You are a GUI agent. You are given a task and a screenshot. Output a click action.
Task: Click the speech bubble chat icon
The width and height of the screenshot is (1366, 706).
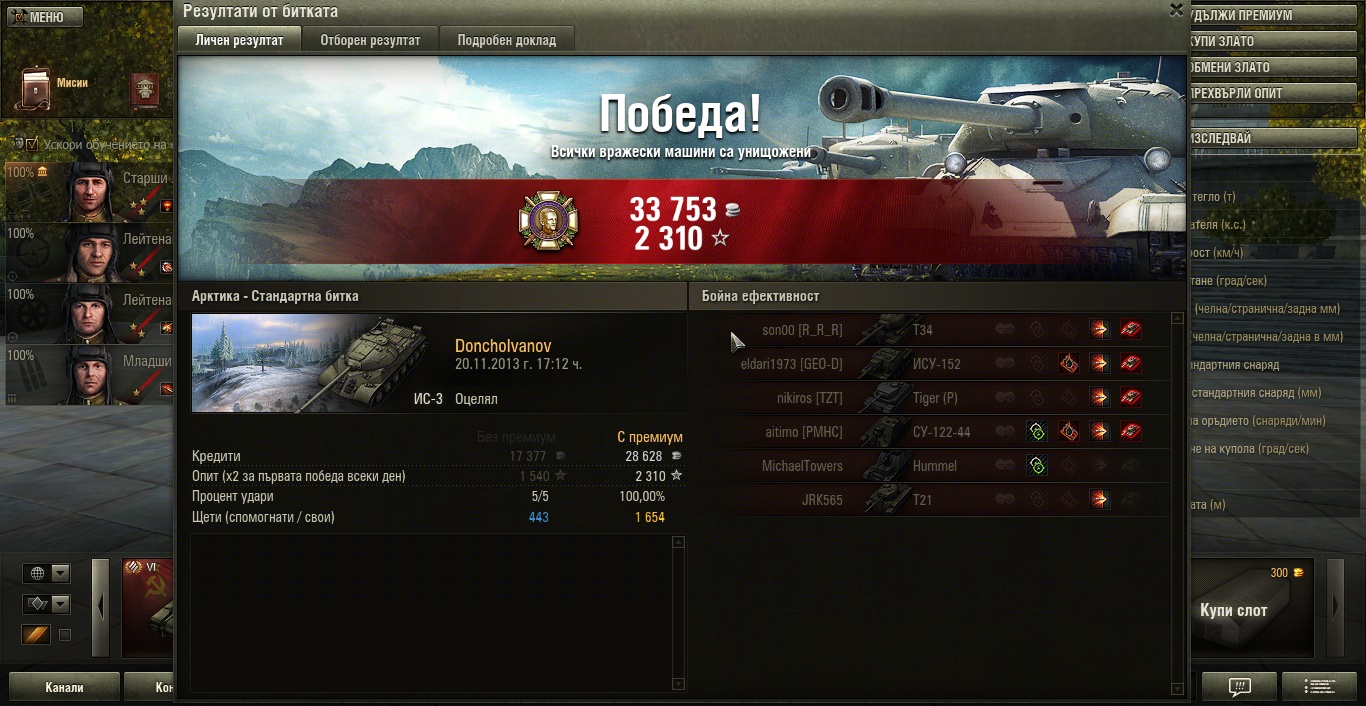1239,687
